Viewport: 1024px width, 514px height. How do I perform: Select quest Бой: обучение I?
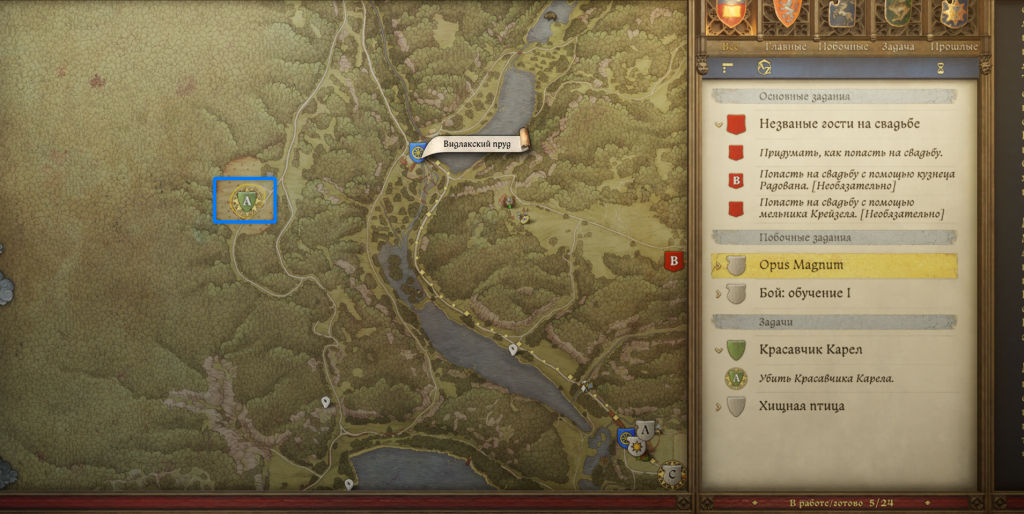point(812,293)
